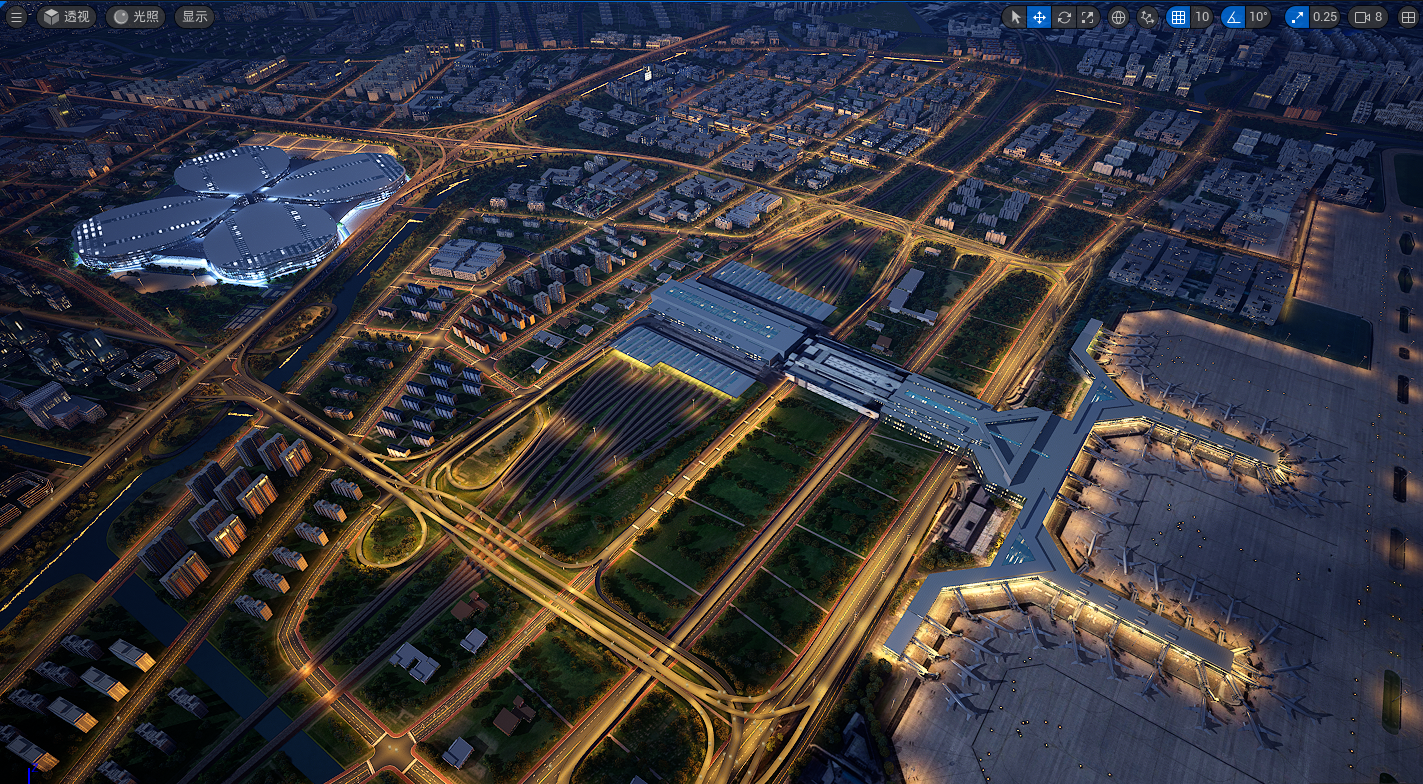This screenshot has width=1423, height=784.
Task: Open the 光照 lighting view mode dropdown
Action: (135, 17)
